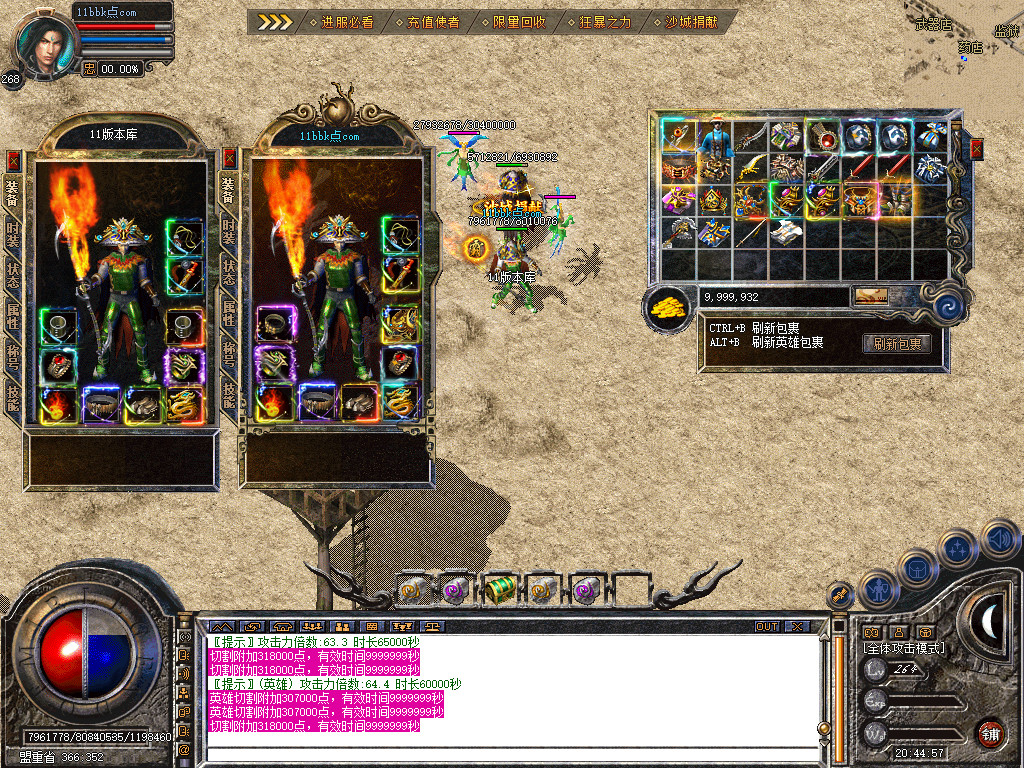Select the blue-robed figure item in the bag
Image resolution: width=1024 pixels, height=768 pixels.
click(x=714, y=139)
